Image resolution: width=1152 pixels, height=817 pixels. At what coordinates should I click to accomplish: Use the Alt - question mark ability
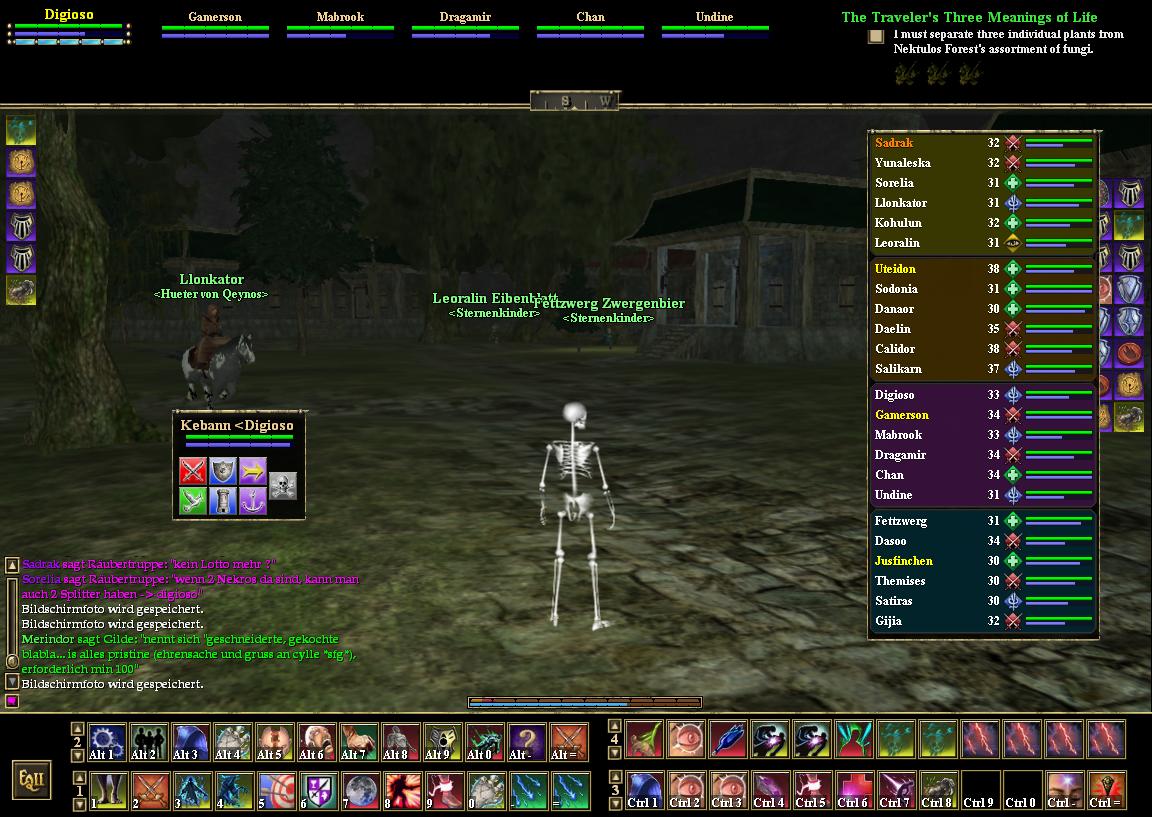[x=527, y=742]
